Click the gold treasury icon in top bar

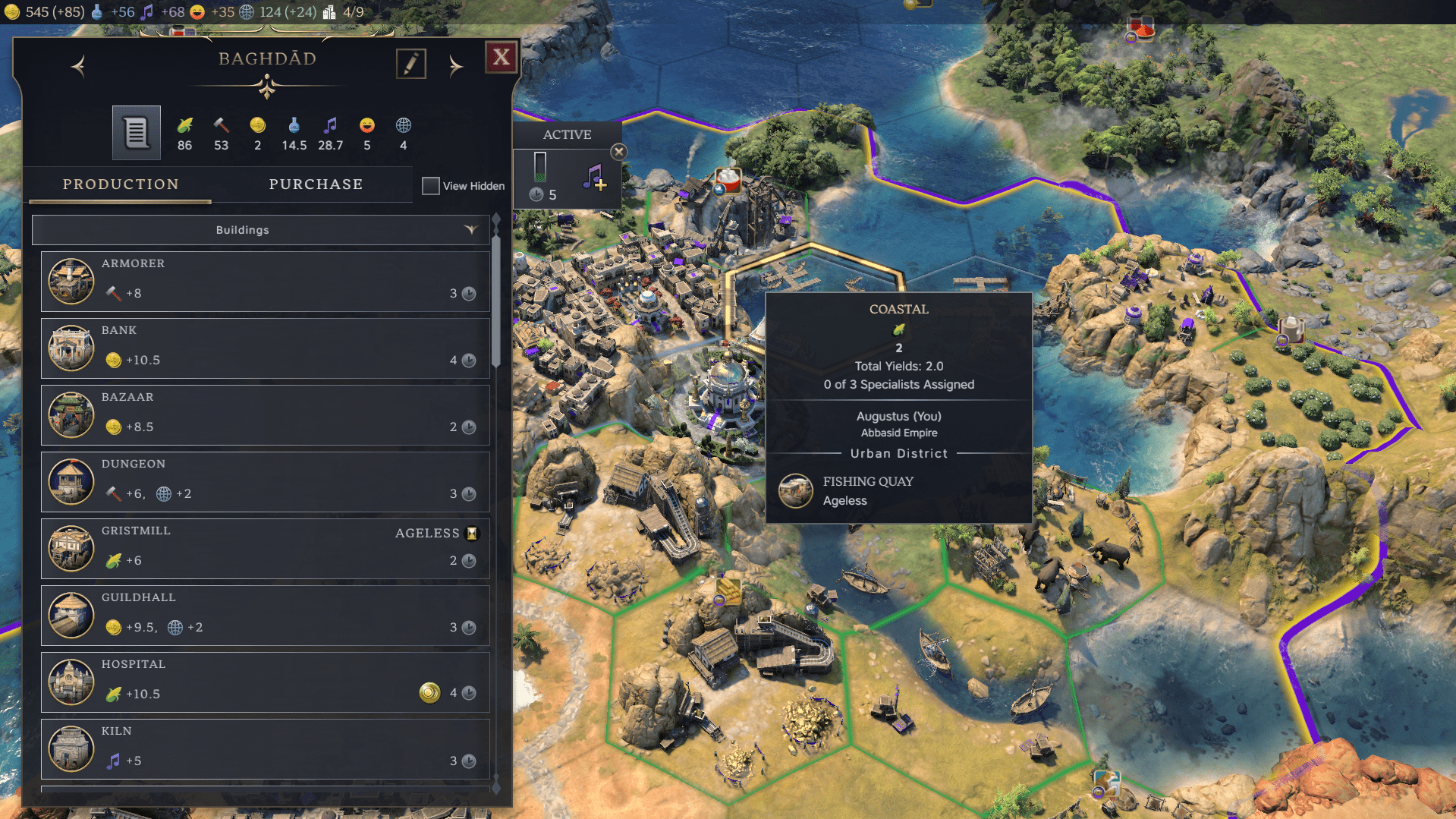click(x=11, y=11)
